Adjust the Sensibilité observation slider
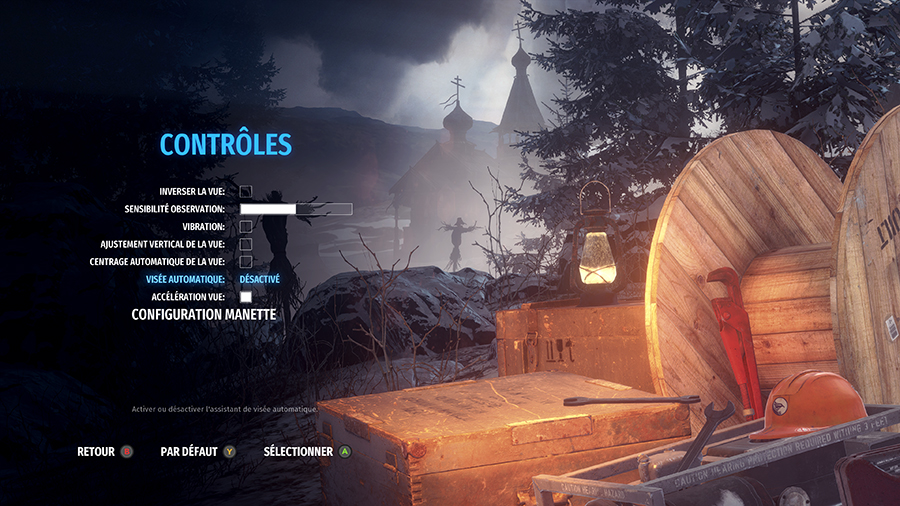The image size is (900, 506). click(296, 209)
